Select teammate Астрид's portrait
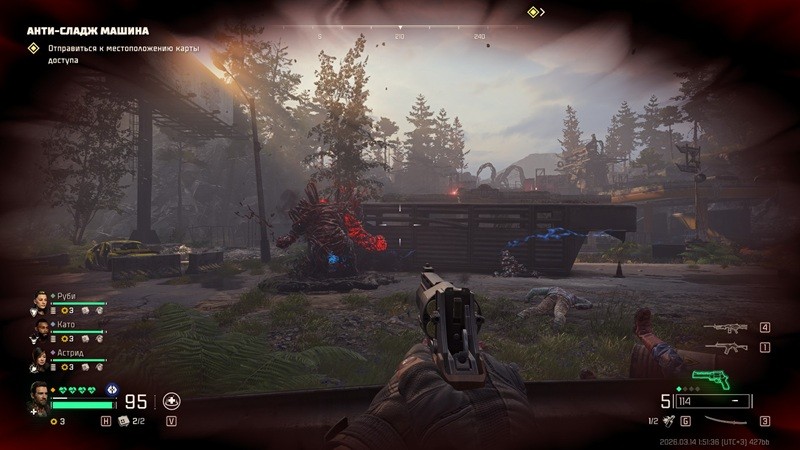800x450 pixels. click(40, 355)
